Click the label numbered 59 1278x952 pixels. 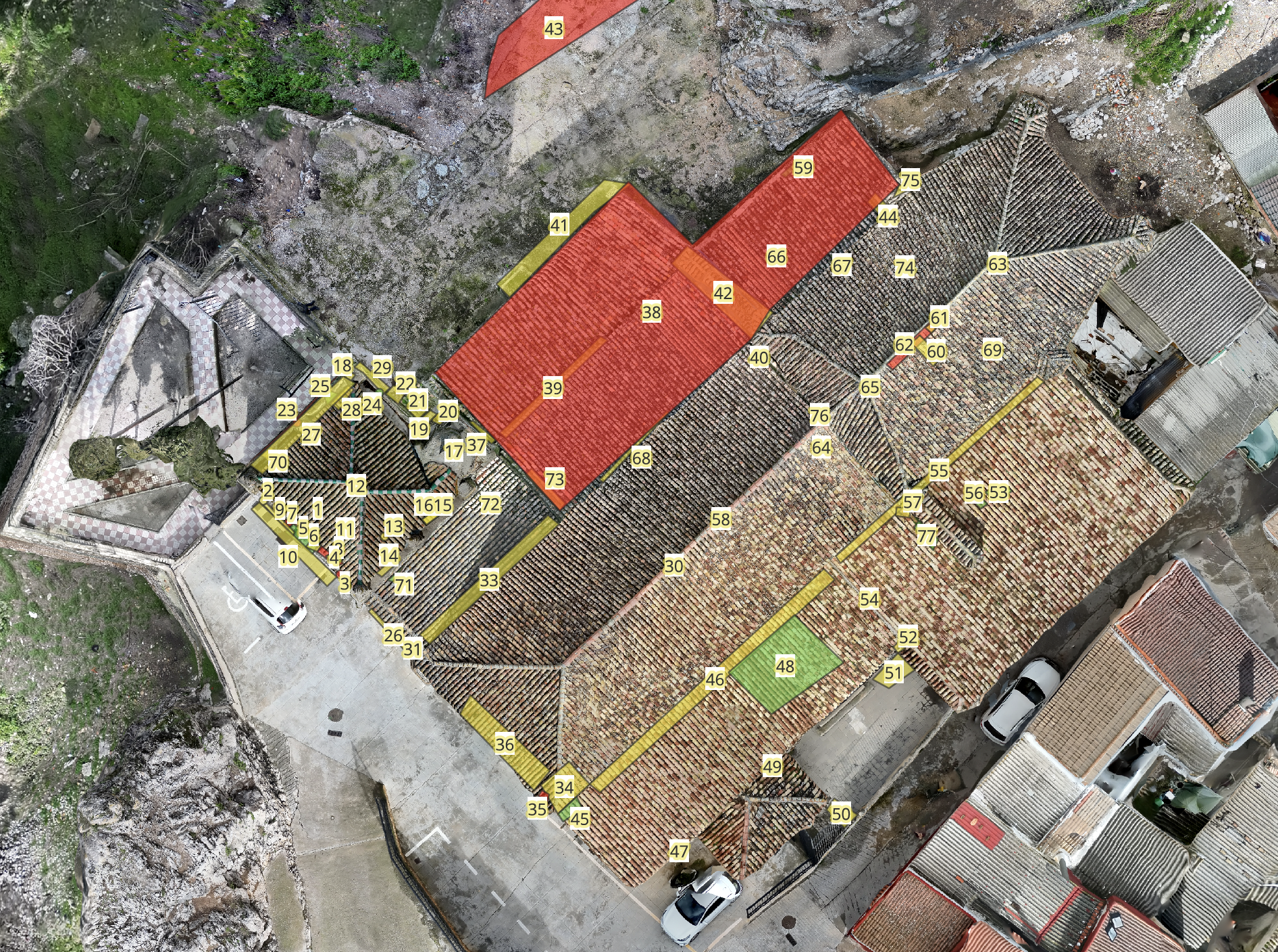803,167
